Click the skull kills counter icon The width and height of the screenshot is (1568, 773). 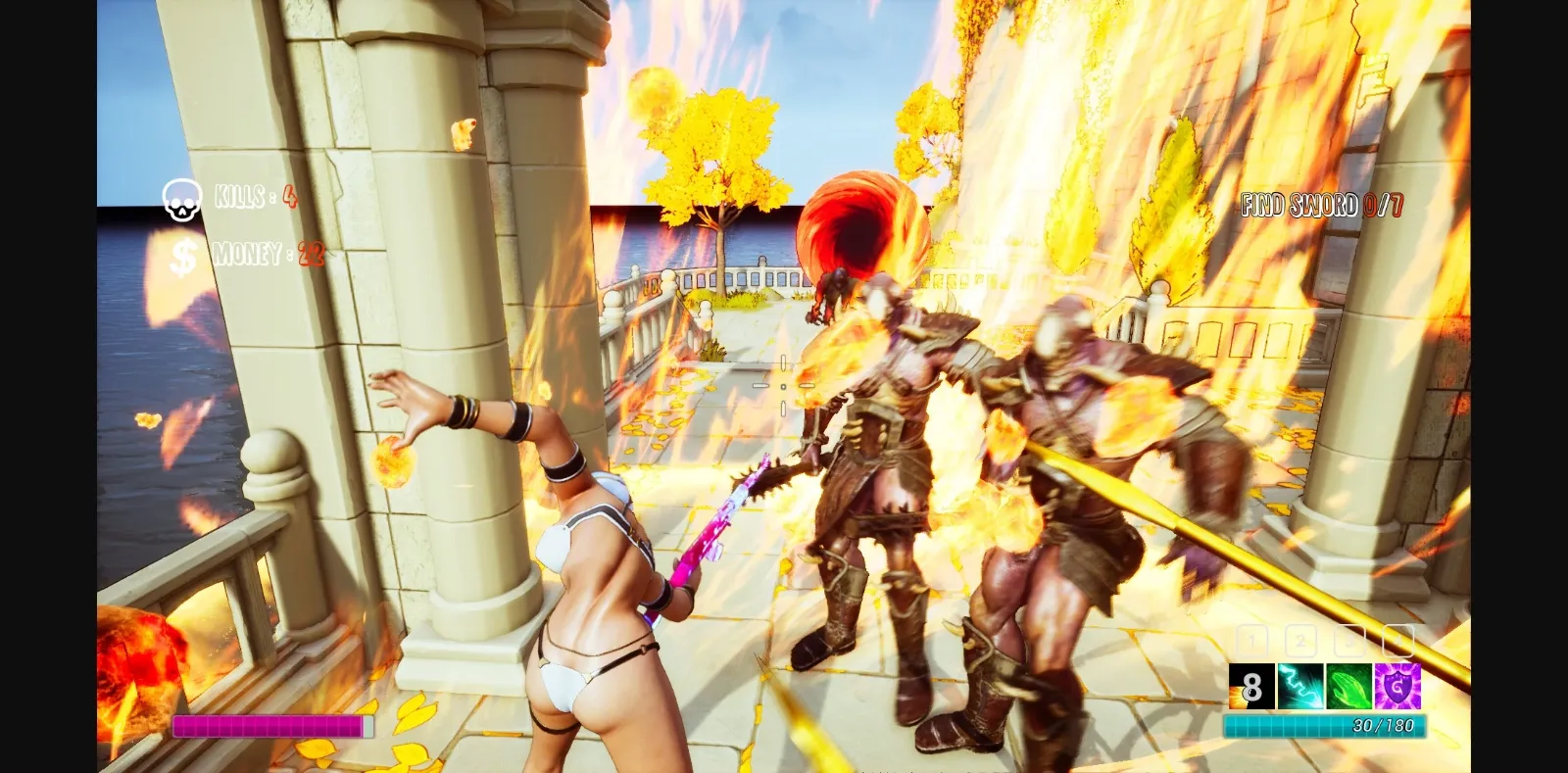[x=181, y=202]
